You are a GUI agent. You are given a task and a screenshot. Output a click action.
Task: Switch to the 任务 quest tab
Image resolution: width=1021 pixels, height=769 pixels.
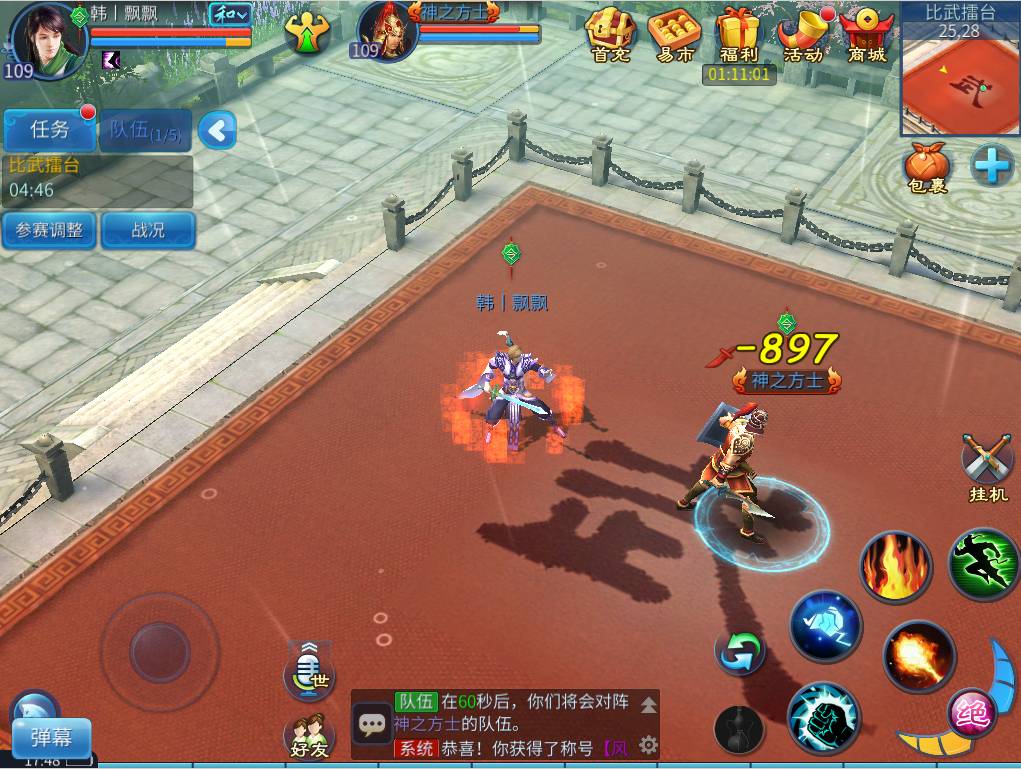pos(50,129)
